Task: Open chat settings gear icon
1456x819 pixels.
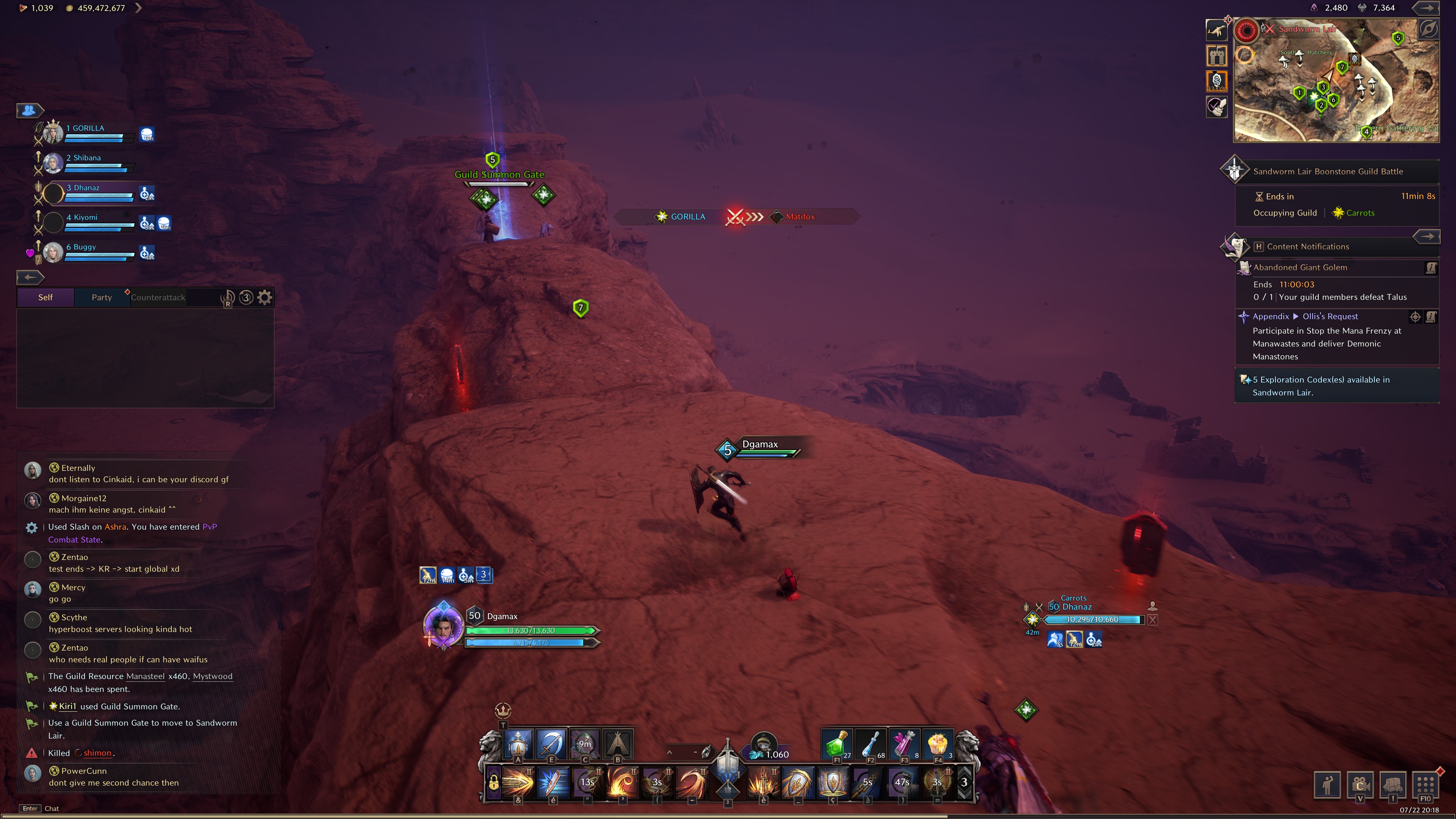Action: point(265,297)
